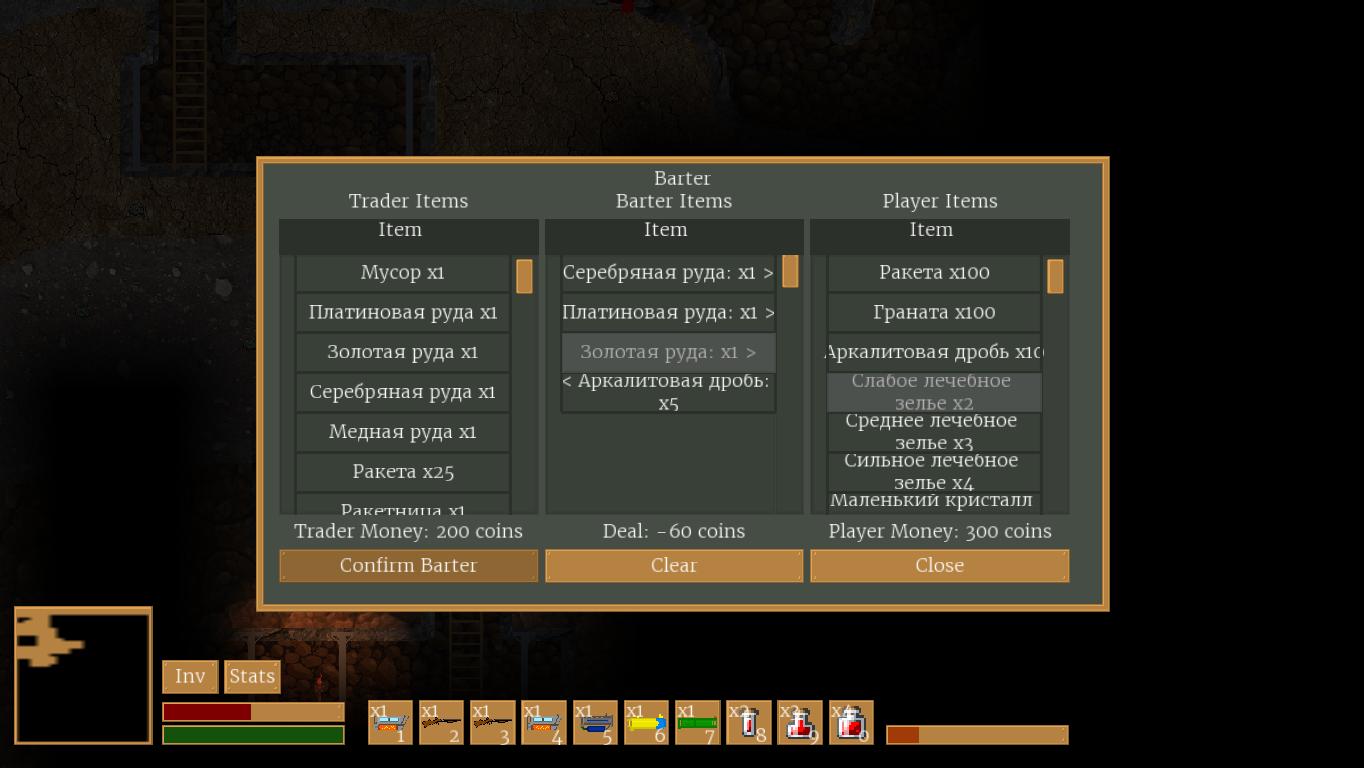Click the trader items scrollbar handle
This screenshot has width=1364, height=768.
point(524,276)
